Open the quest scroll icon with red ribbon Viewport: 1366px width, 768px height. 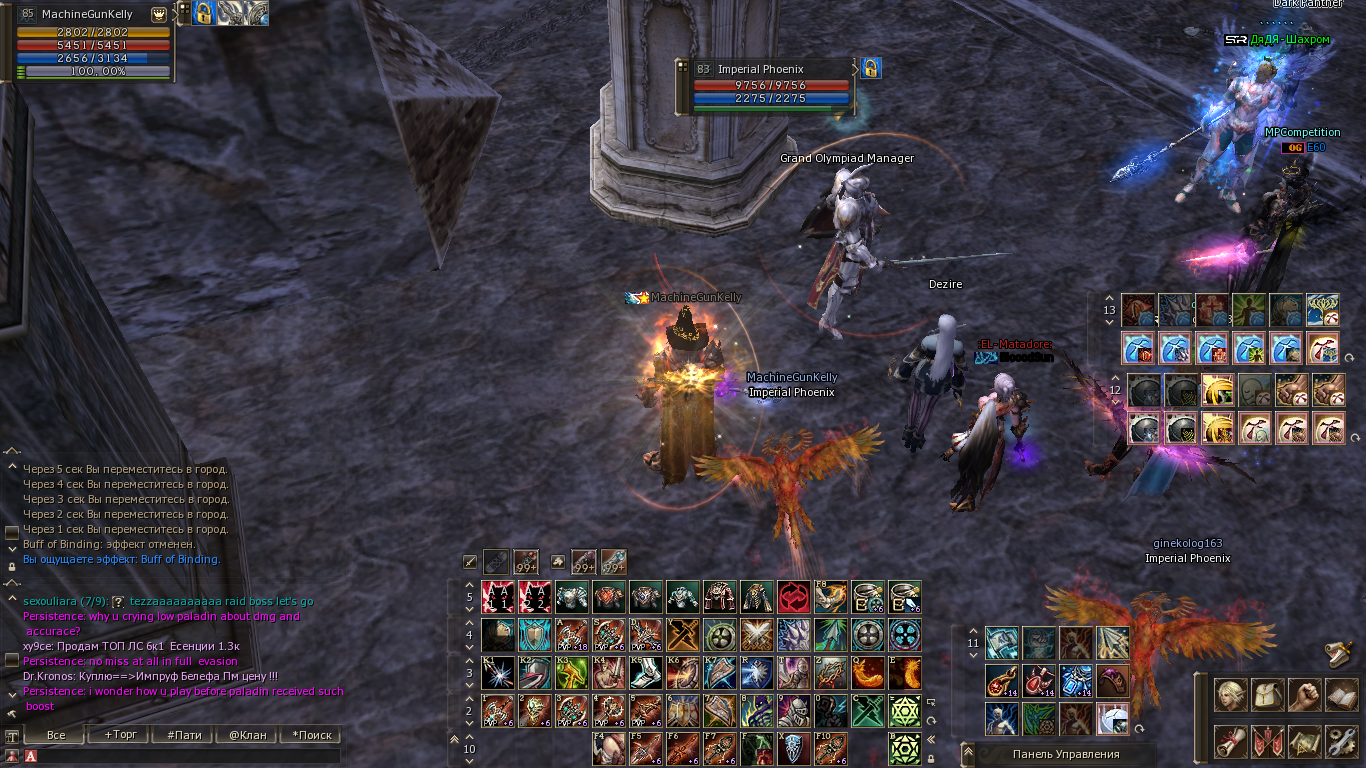1231,739
